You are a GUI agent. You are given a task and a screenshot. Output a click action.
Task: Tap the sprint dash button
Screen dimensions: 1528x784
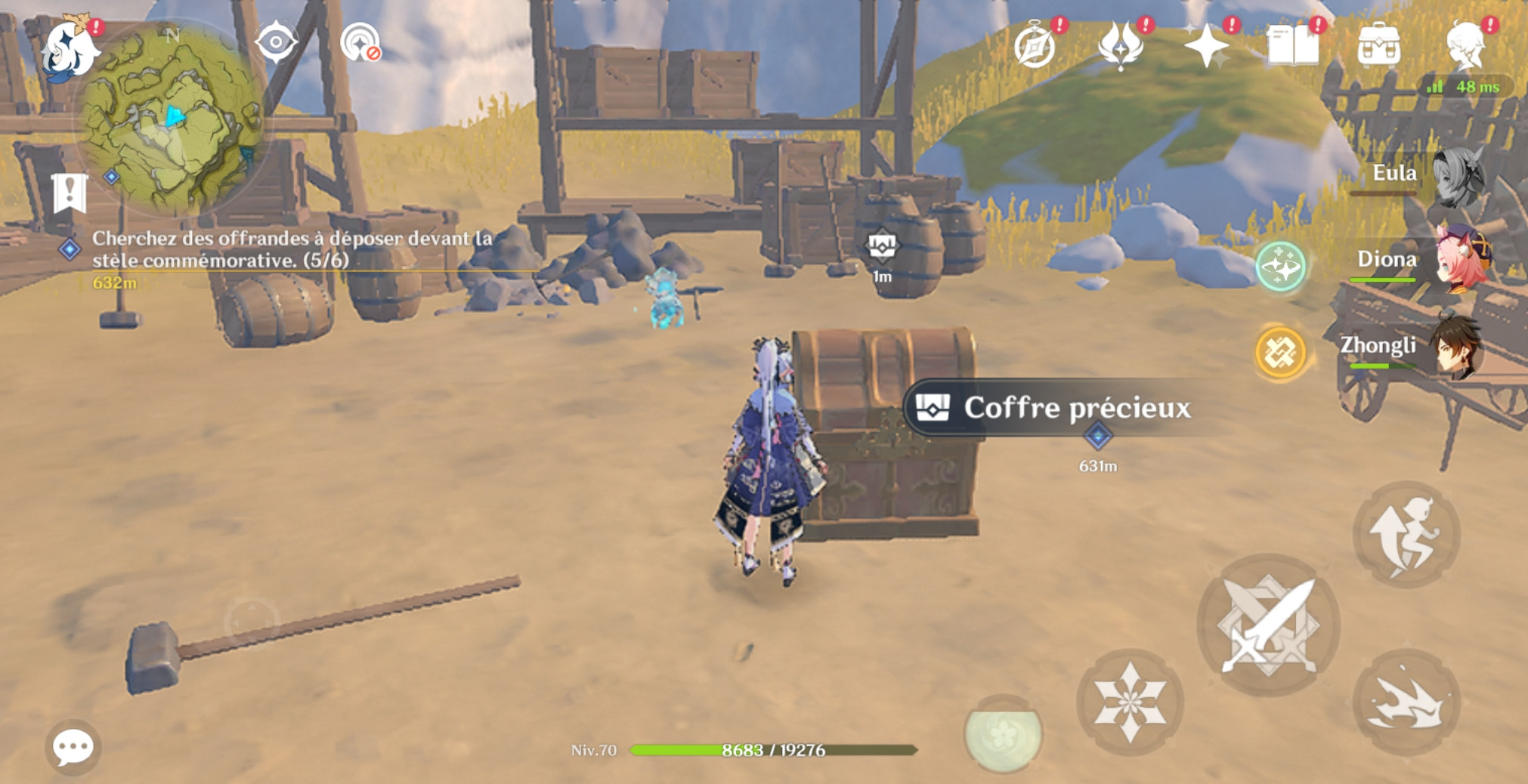point(1406,702)
